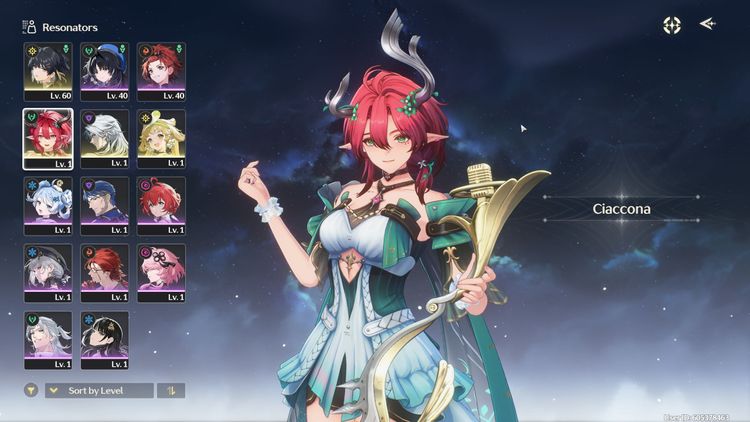The width and height of the screenshot is (750, 422).
Task: Select the Lv. 40 red-haired resonator portrait
Action: coord(161,69)
